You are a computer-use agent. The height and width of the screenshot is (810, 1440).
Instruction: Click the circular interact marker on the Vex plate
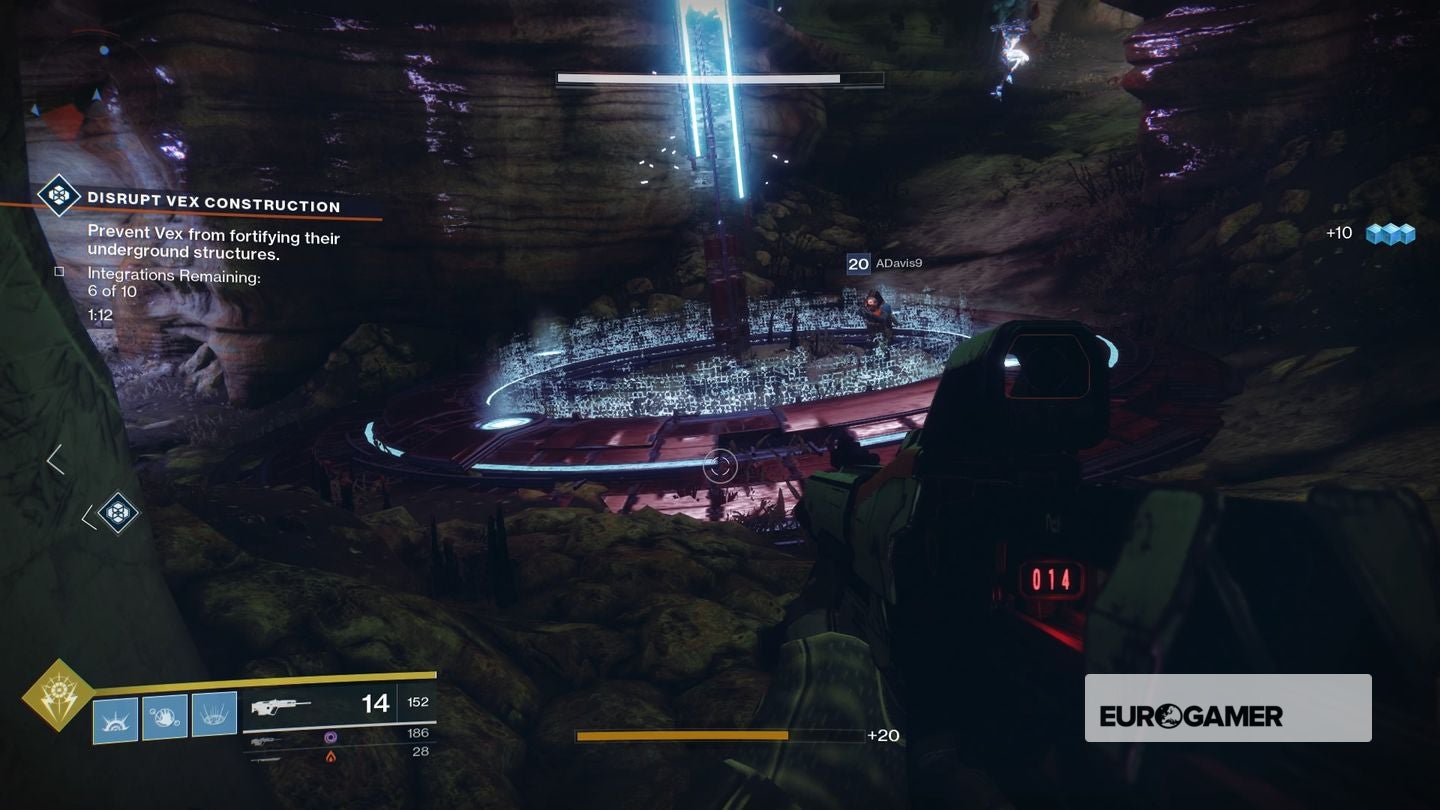click(720, 465)
